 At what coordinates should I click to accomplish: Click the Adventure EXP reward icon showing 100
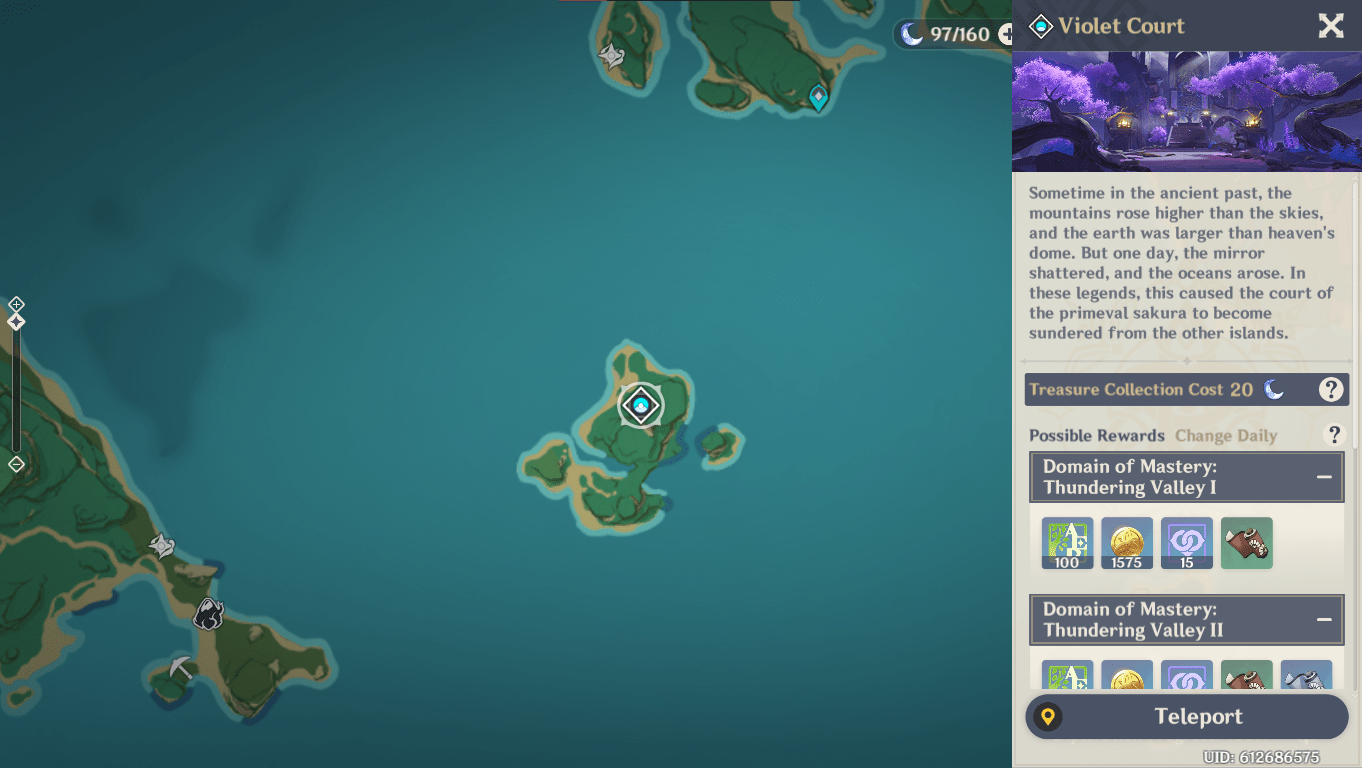tap(1067, 542)
